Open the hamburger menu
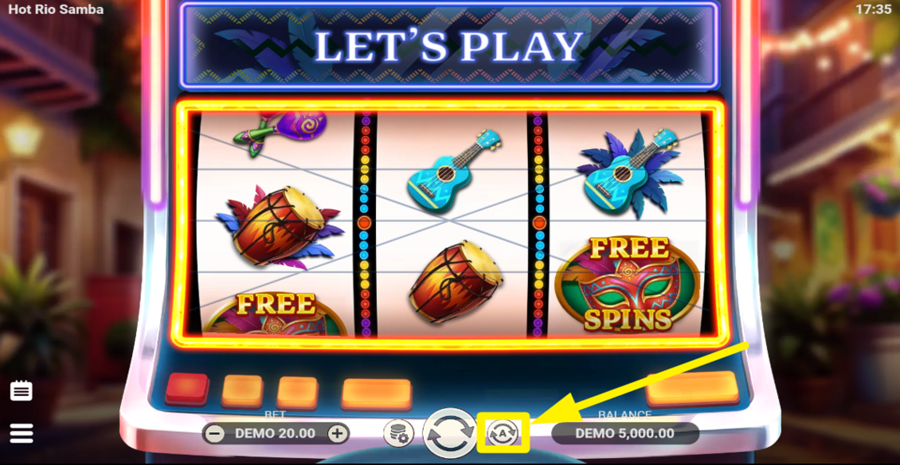Image resolution: width=900 pixels, height=465 pixels. click(21, 433)
